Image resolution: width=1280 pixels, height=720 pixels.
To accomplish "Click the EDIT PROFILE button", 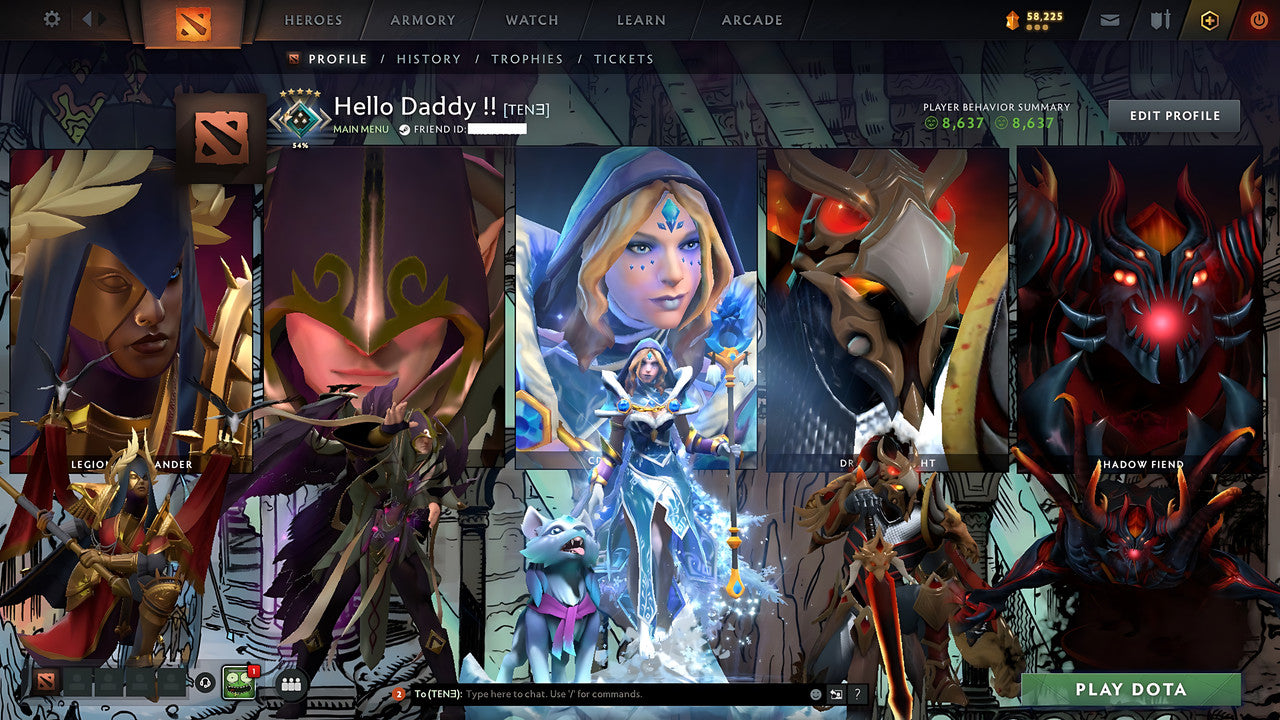I will pos(1173,115).
